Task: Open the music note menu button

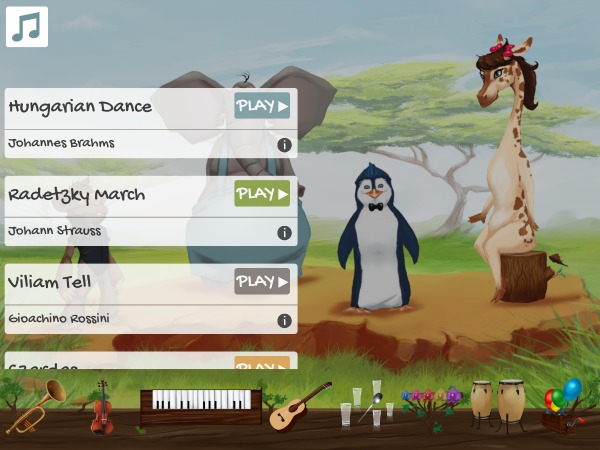Action: click(x=27, y=27)
